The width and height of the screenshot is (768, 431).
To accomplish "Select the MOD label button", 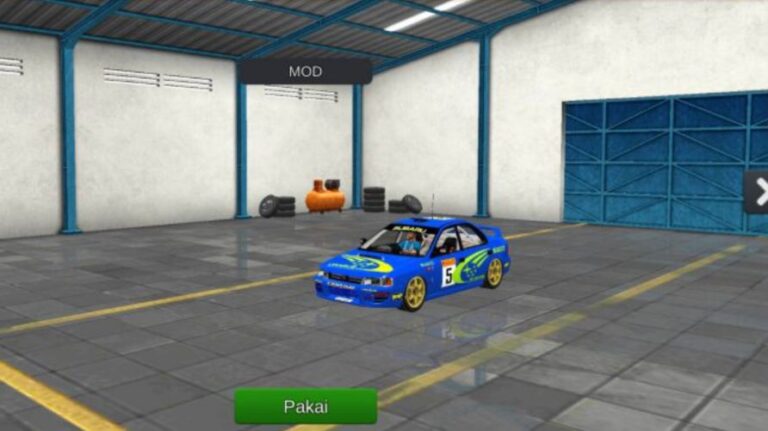I will tap(305, 71).
